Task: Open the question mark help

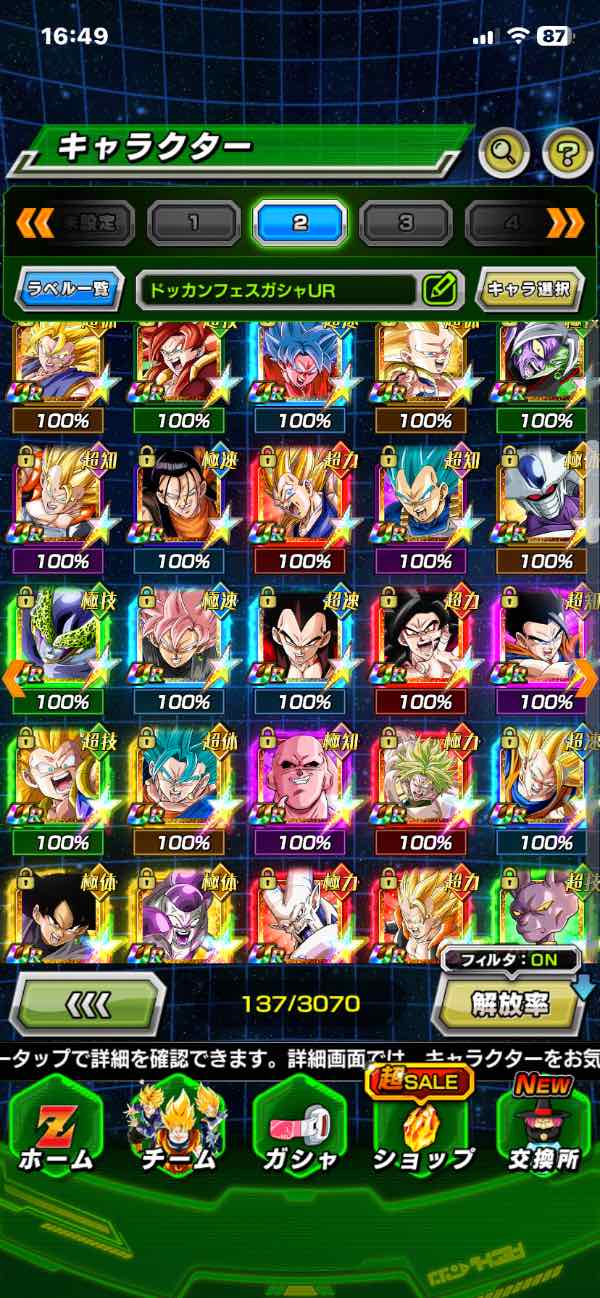Action: tap(567, 152)
